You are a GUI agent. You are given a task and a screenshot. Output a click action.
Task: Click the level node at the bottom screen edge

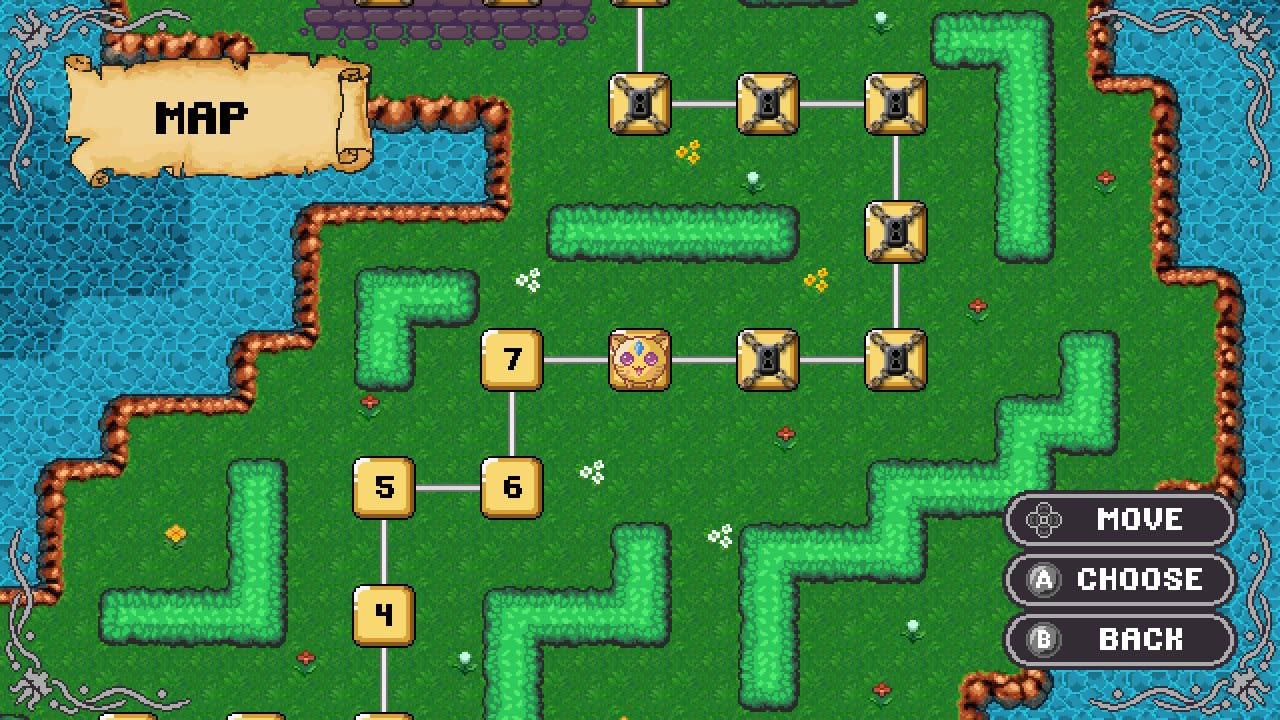coord(384,714)
